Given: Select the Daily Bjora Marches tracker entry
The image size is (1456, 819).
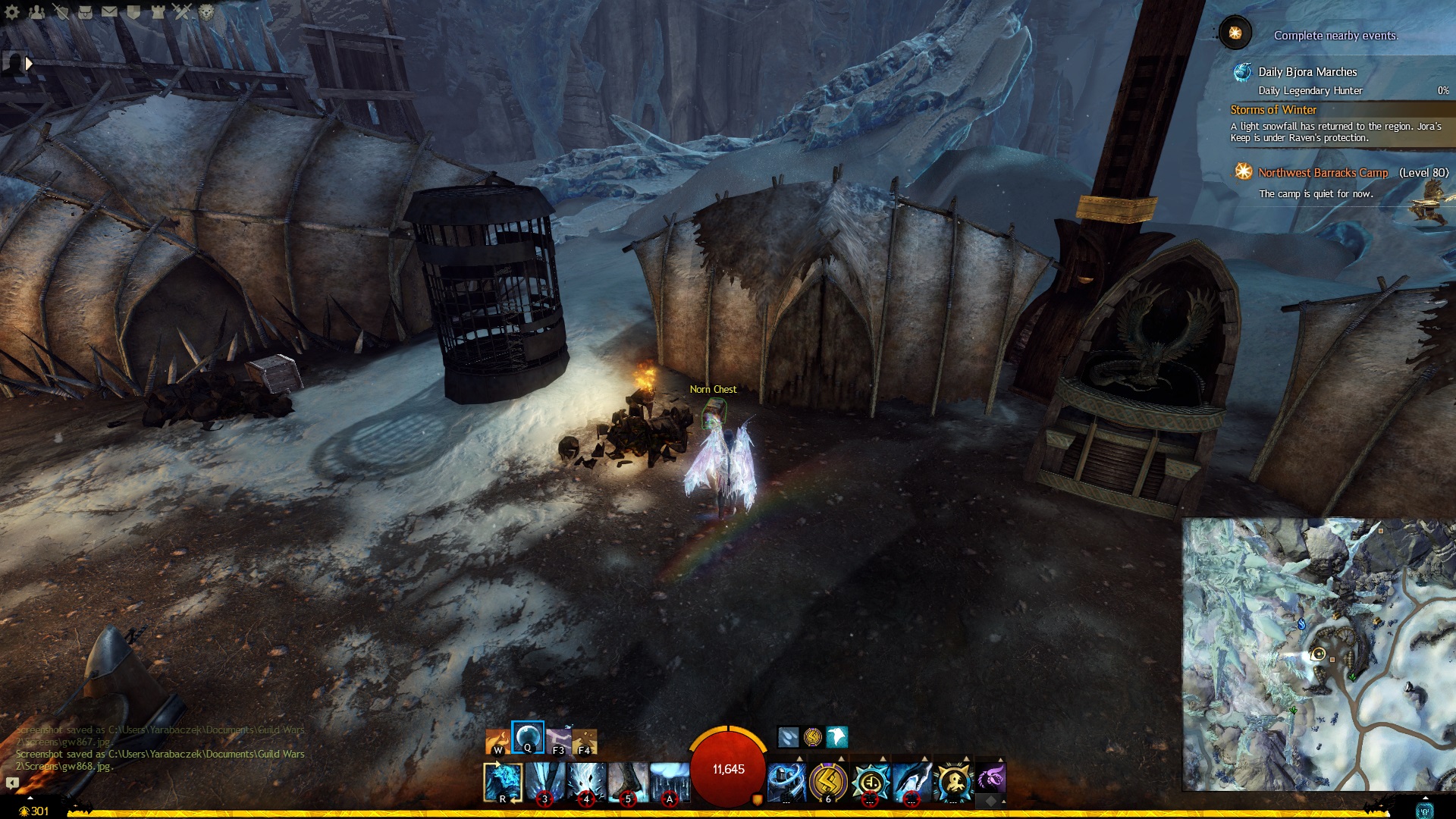Looking at the screenshot, I should 1307,72.
